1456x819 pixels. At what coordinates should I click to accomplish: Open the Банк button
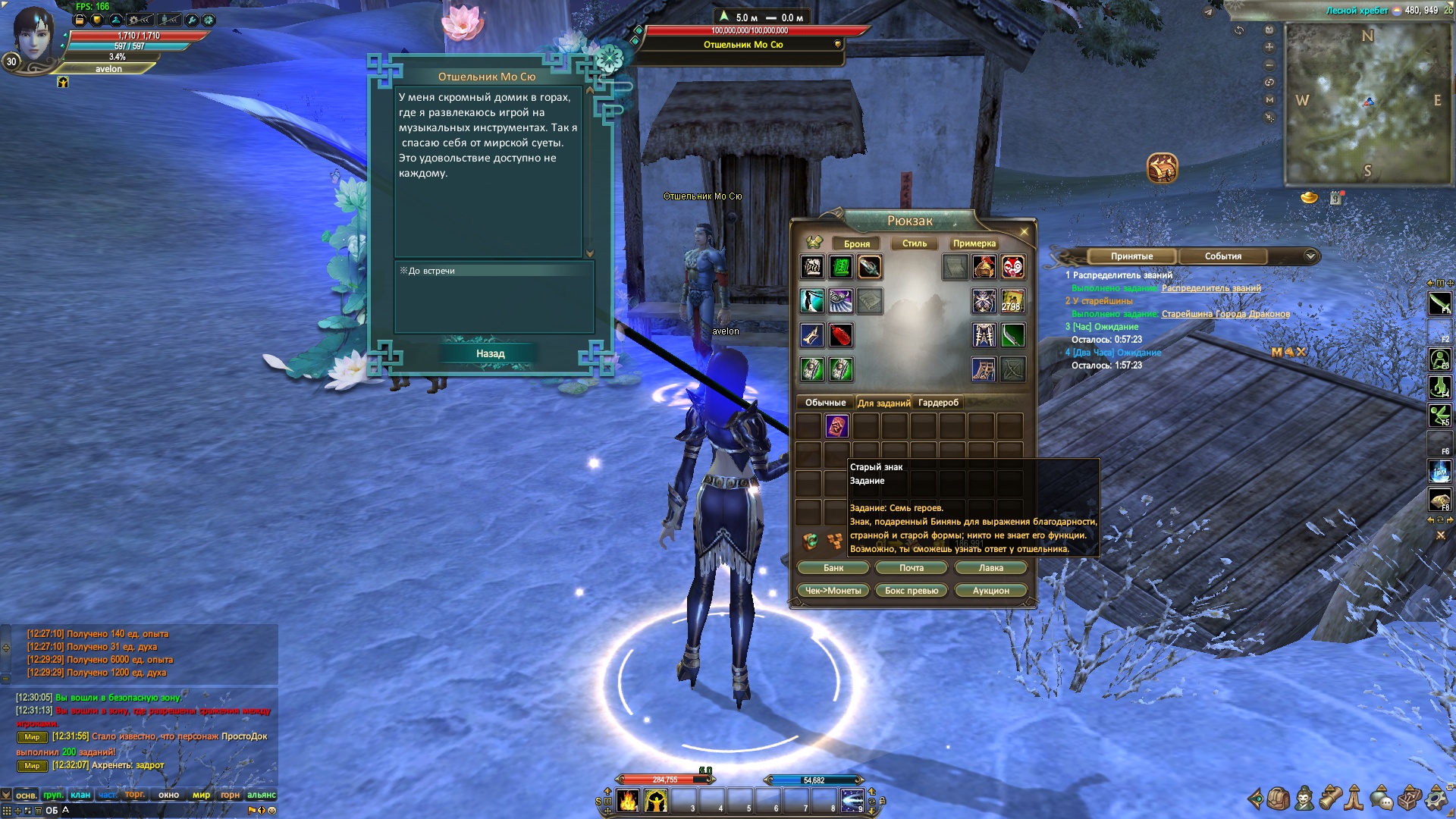point(833,568)
